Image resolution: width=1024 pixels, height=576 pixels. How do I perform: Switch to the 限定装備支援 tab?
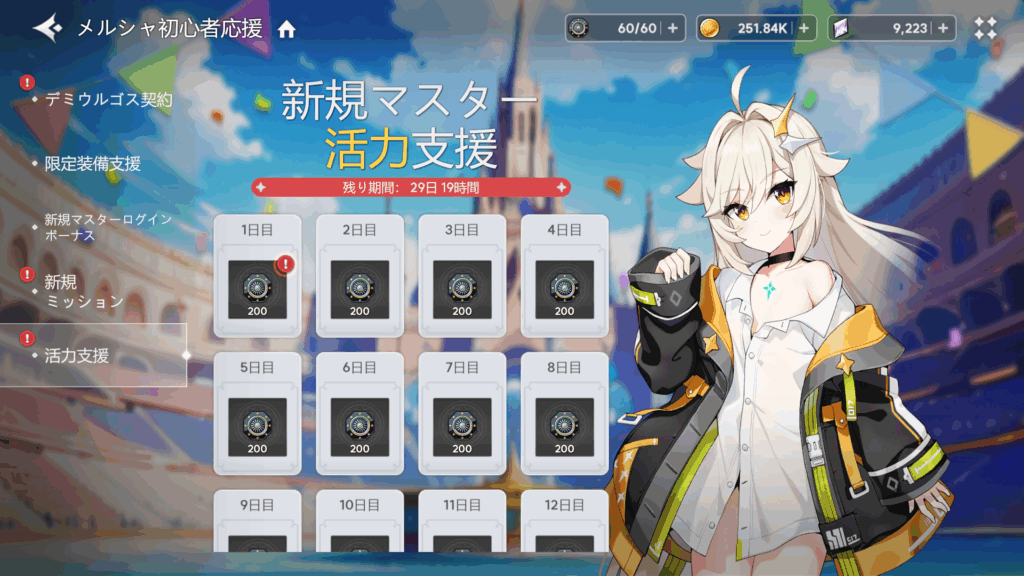pos(93,163)
